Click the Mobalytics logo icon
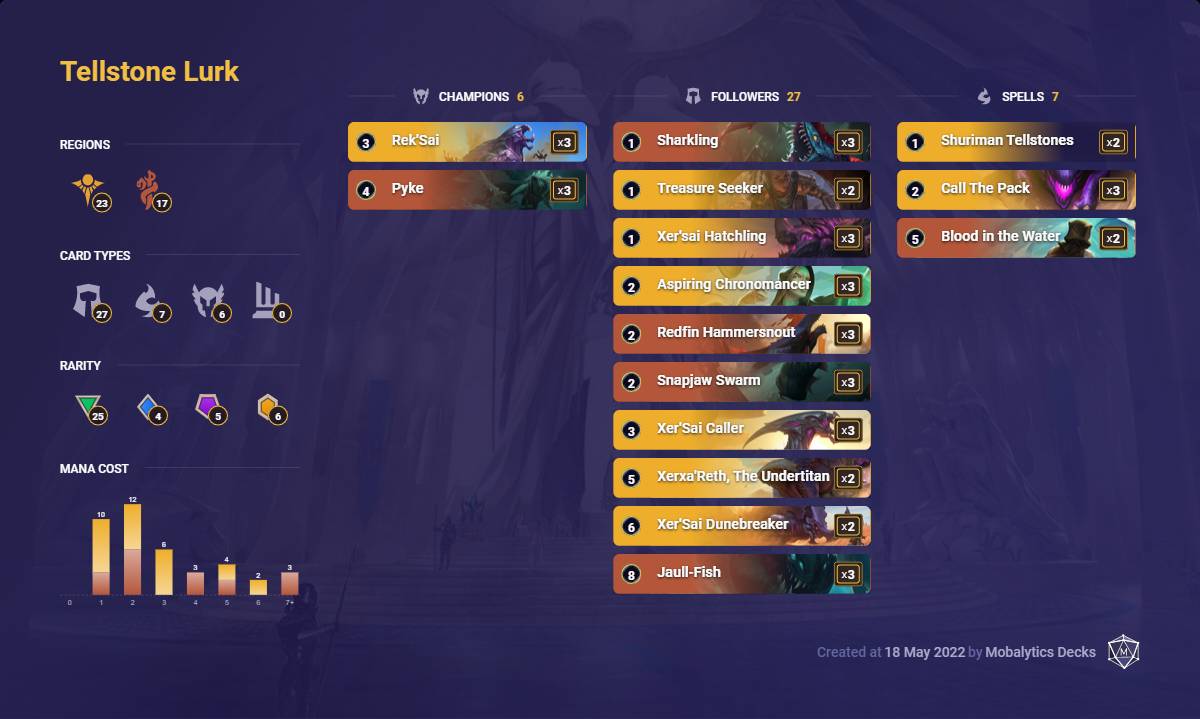This screenshot has width=1200, height=719. 1124,652
